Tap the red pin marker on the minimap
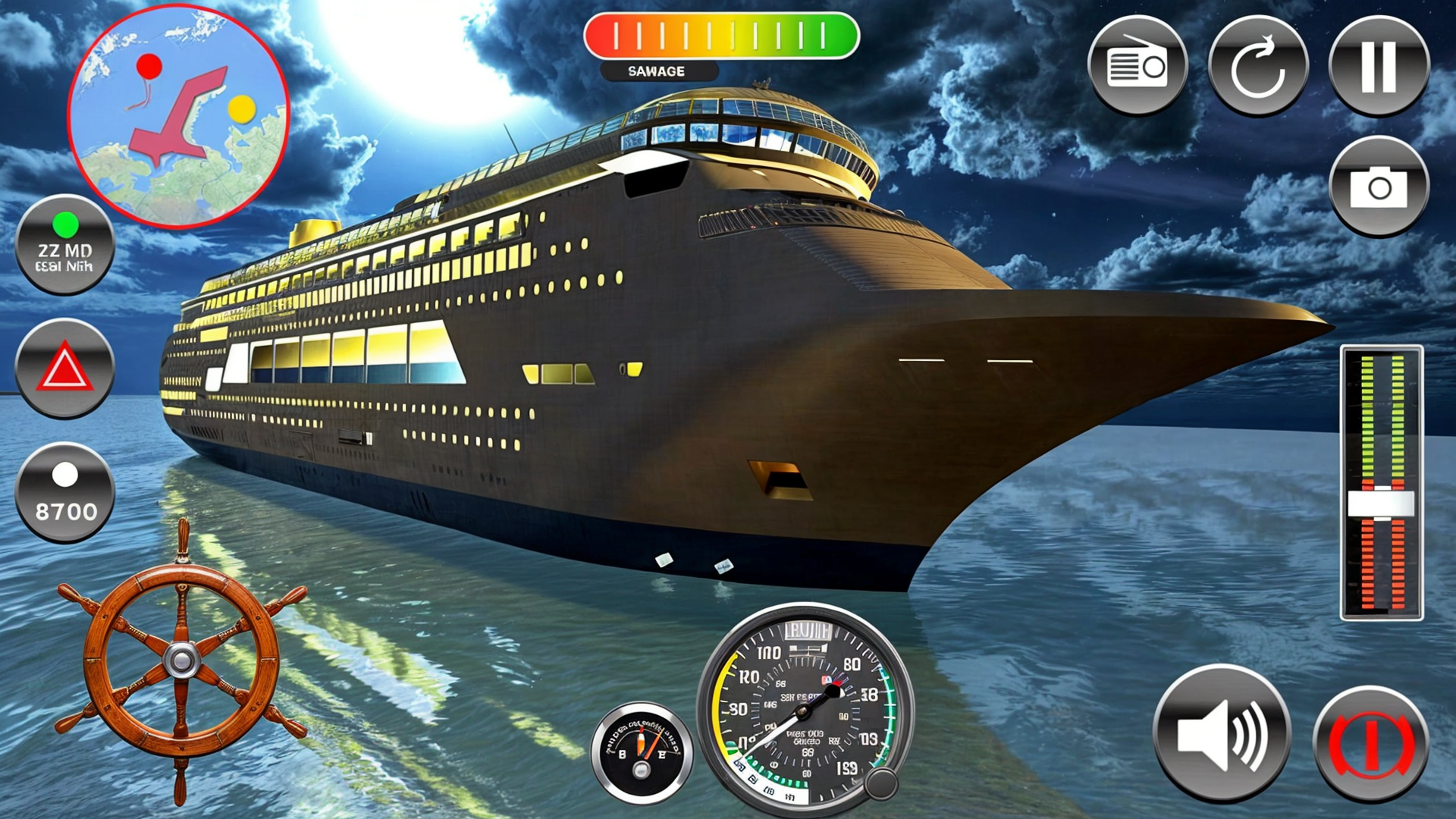 149,67
